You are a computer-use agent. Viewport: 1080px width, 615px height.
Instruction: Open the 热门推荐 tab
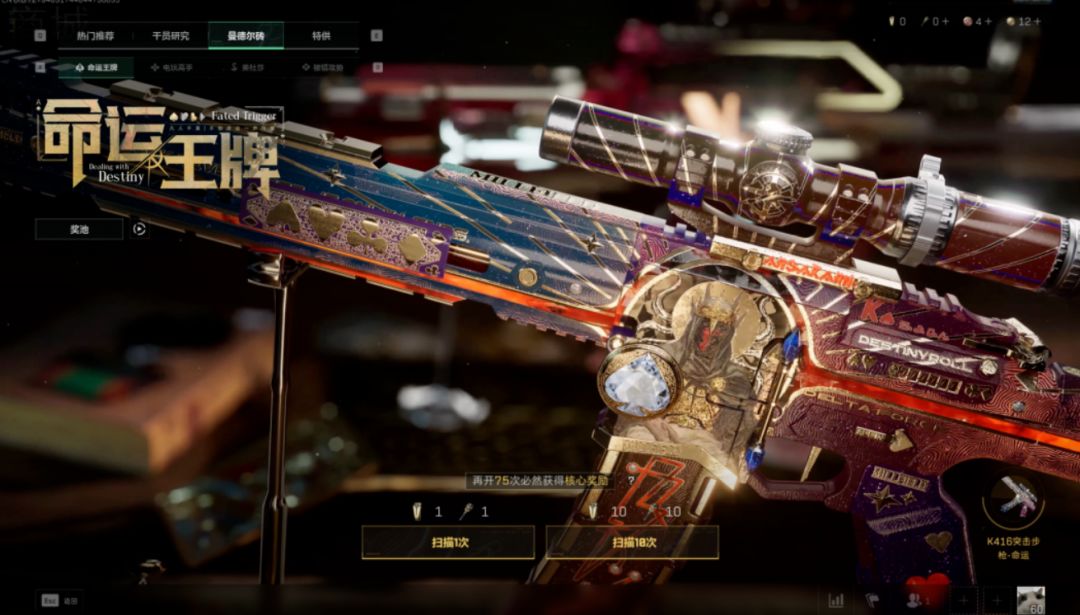94,36
